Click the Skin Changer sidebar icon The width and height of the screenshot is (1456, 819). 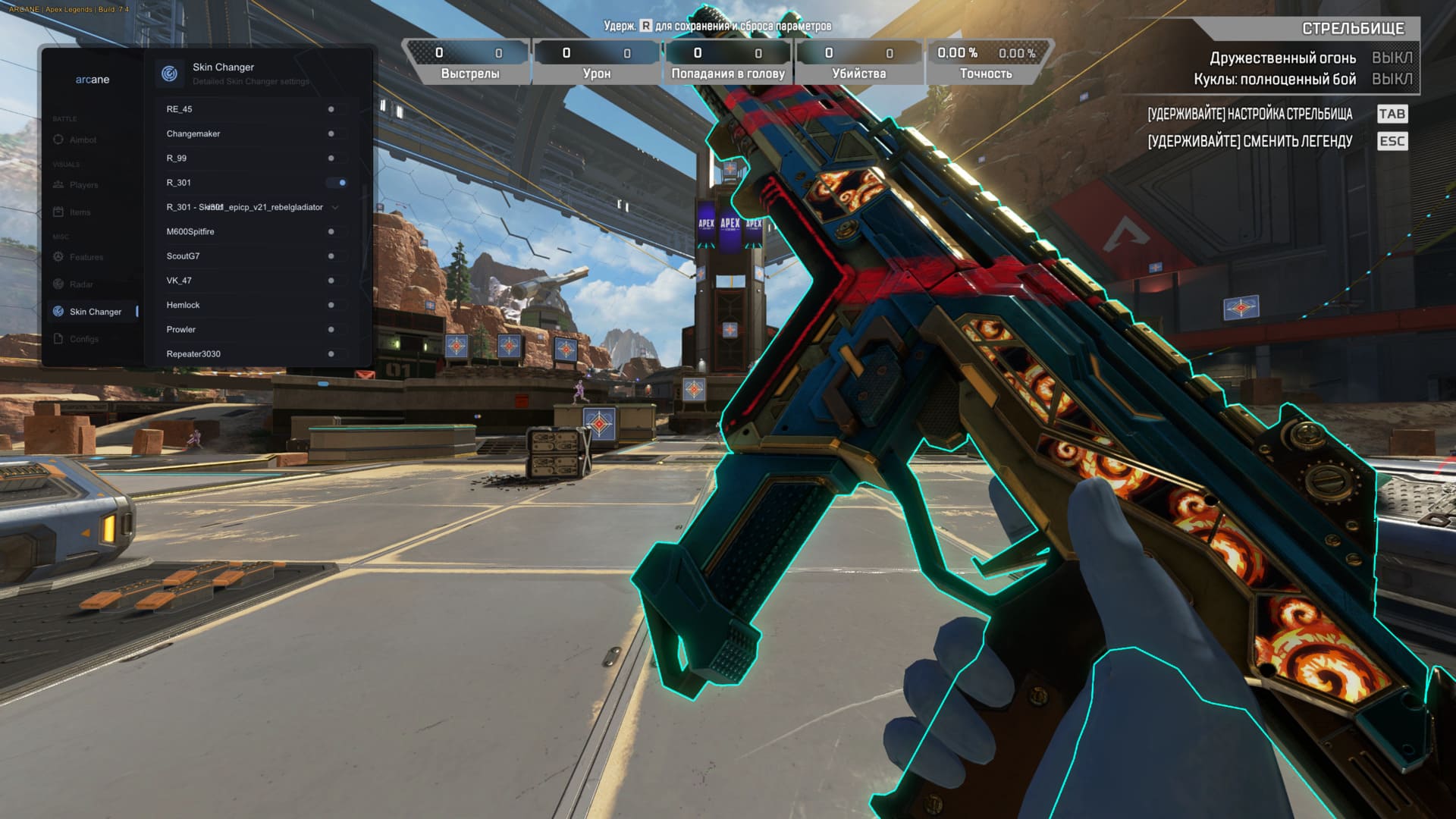58,311
